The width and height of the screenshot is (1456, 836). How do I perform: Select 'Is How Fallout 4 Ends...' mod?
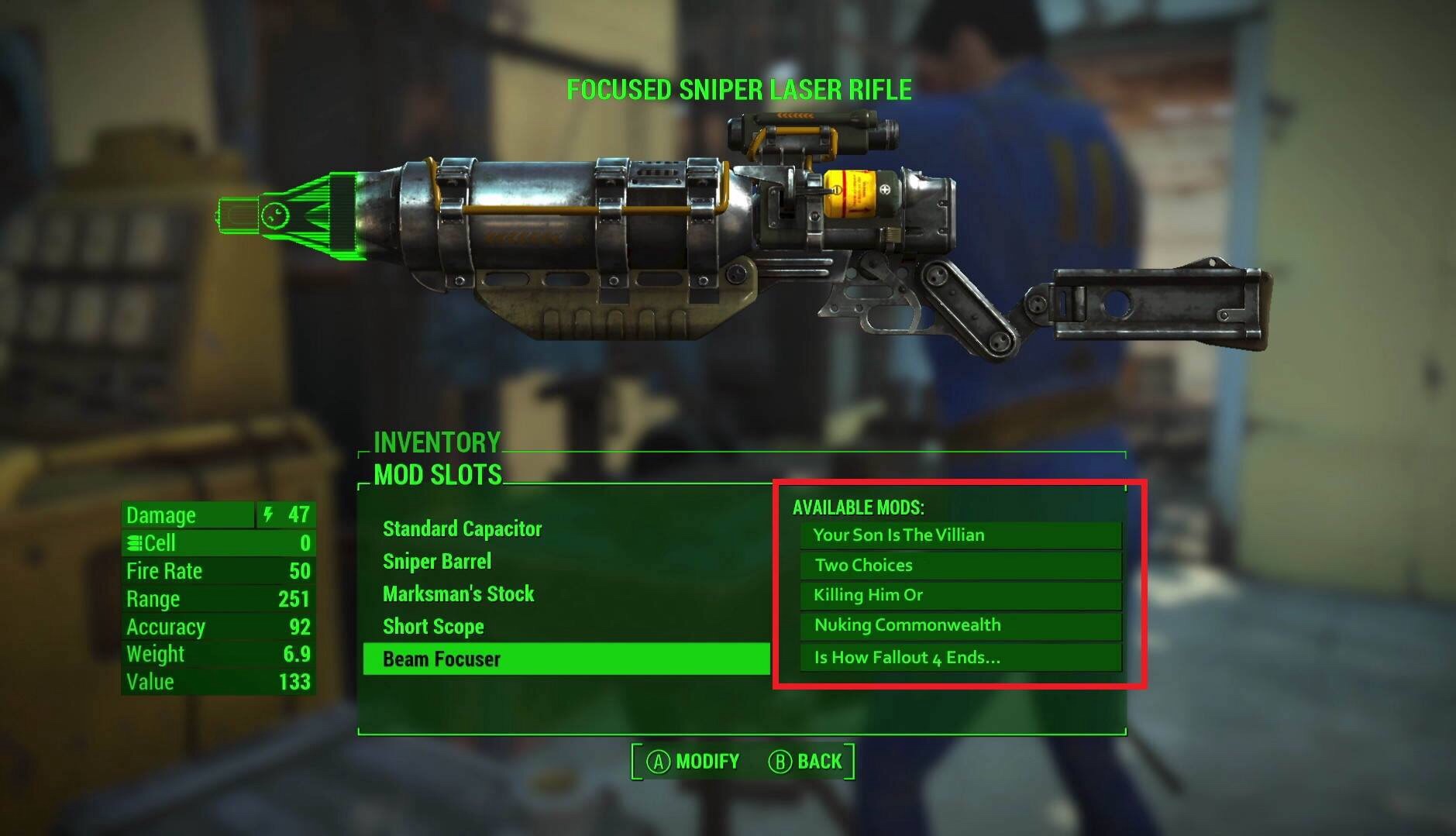click(960, 658)
